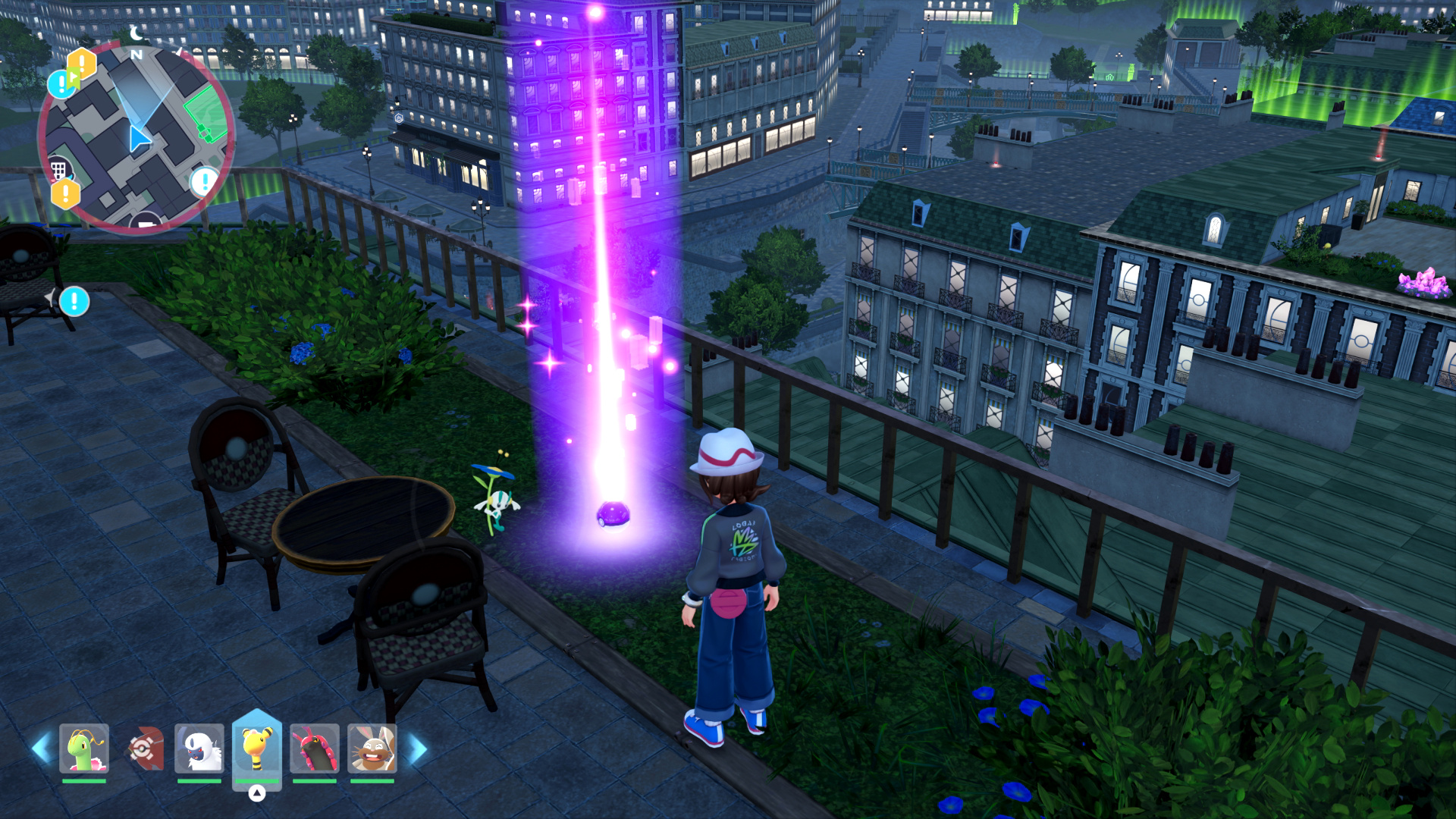This screenshot has width=1456, height=819.
Task: Select the highlighted Ampharos party slot
Action: point(257,747)
